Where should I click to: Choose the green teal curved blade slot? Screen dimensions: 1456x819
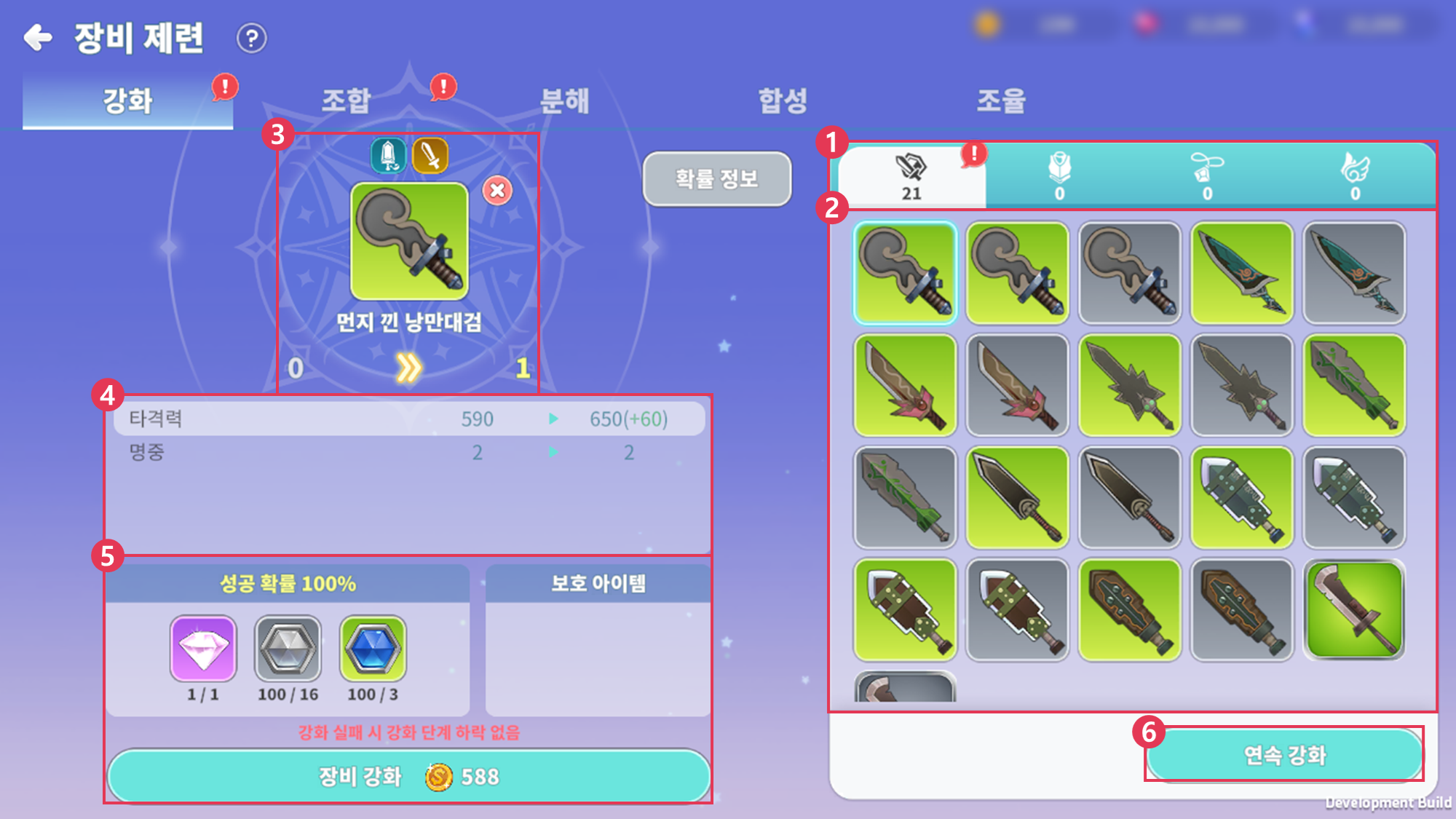point(1242,273)
